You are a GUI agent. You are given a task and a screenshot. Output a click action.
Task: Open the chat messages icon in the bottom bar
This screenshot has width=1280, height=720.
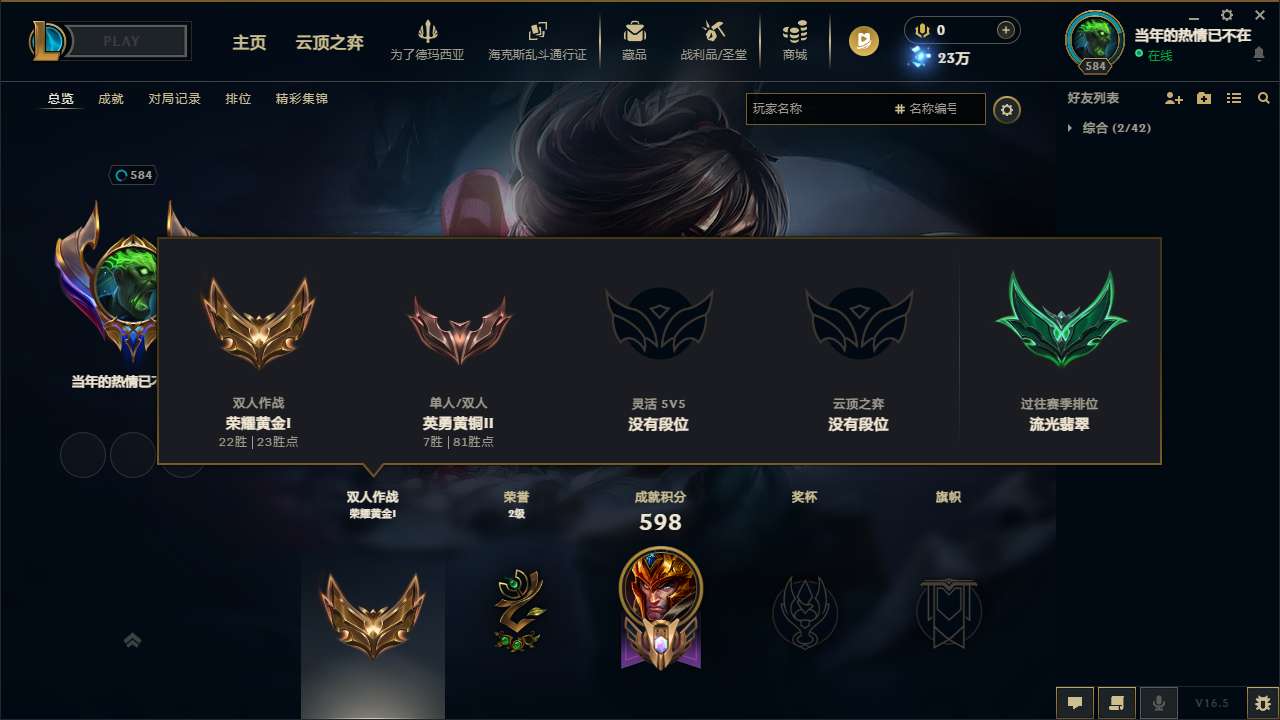coord(1075,702)
